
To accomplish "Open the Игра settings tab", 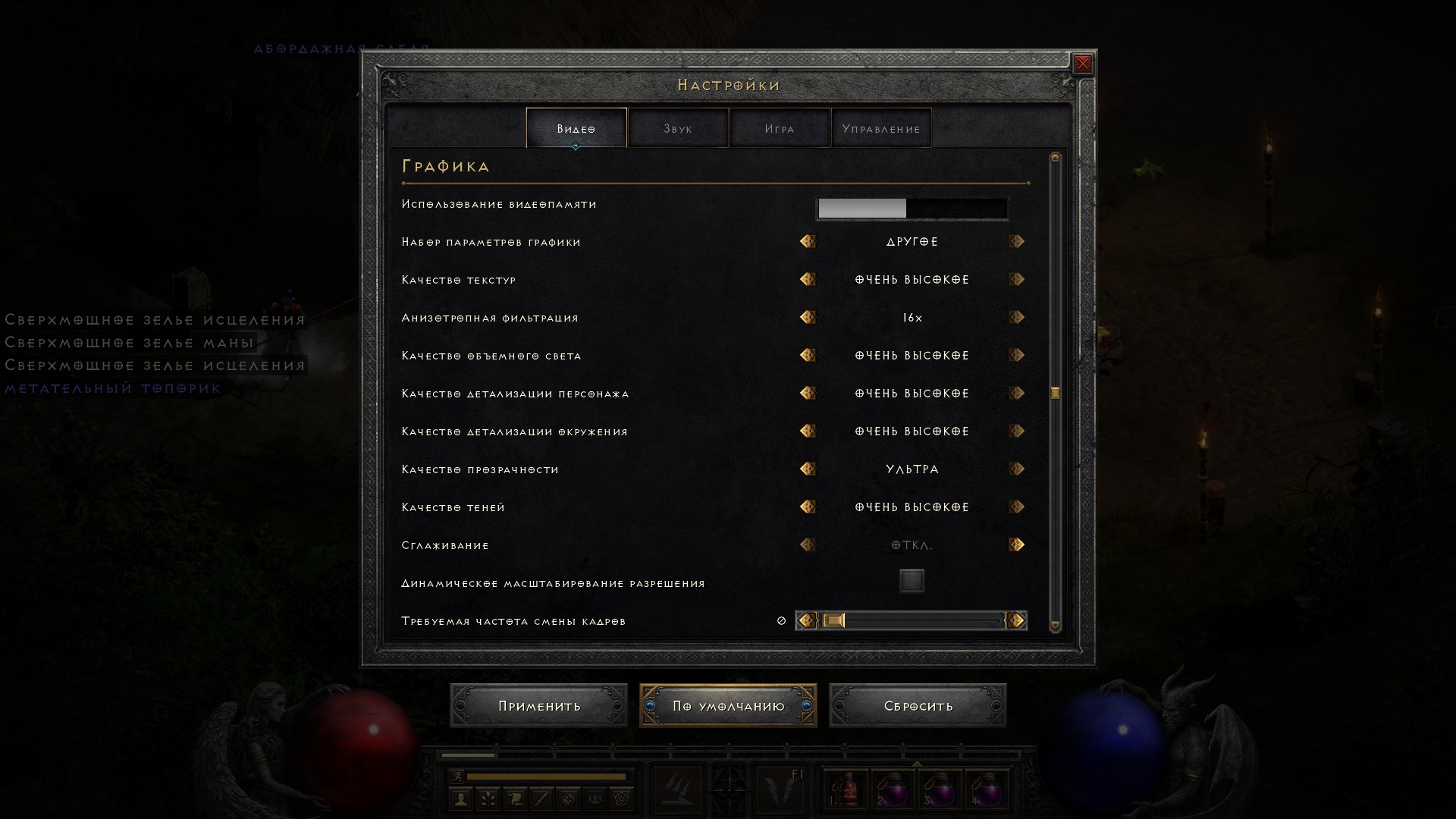I will coord(780,128).
